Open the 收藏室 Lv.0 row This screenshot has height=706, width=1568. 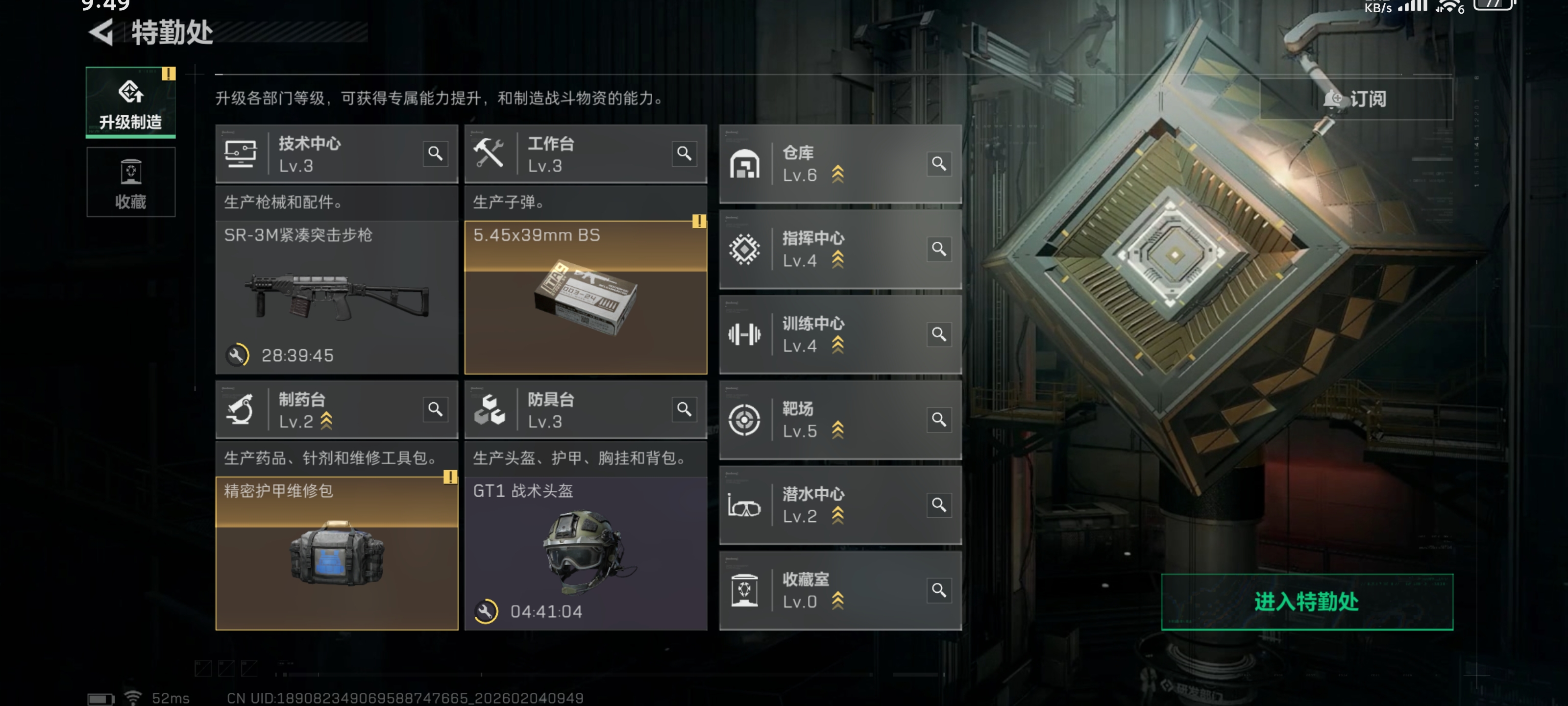point(828,590)
